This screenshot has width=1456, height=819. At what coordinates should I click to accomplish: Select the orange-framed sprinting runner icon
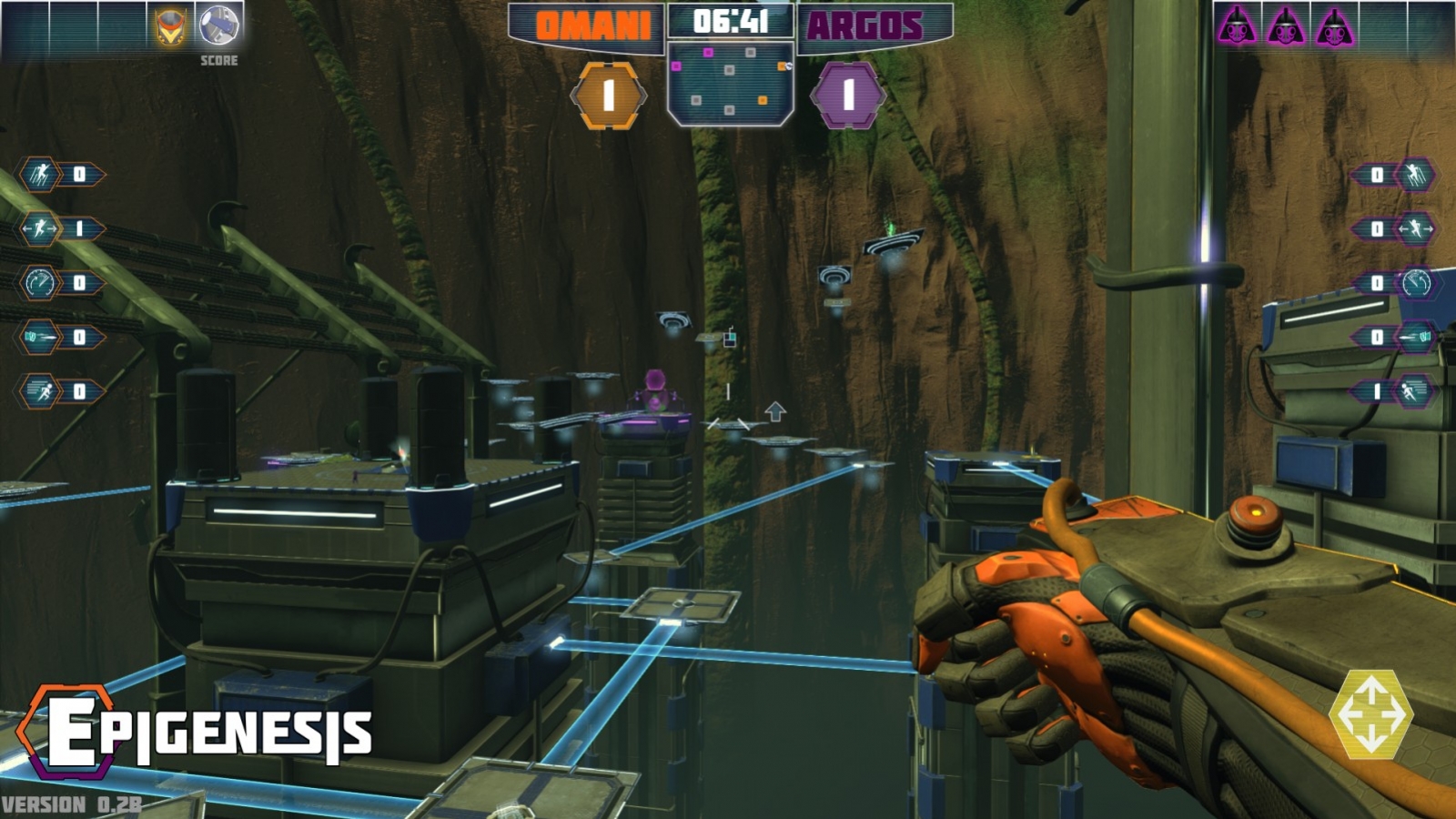click(x=40, y=391)
